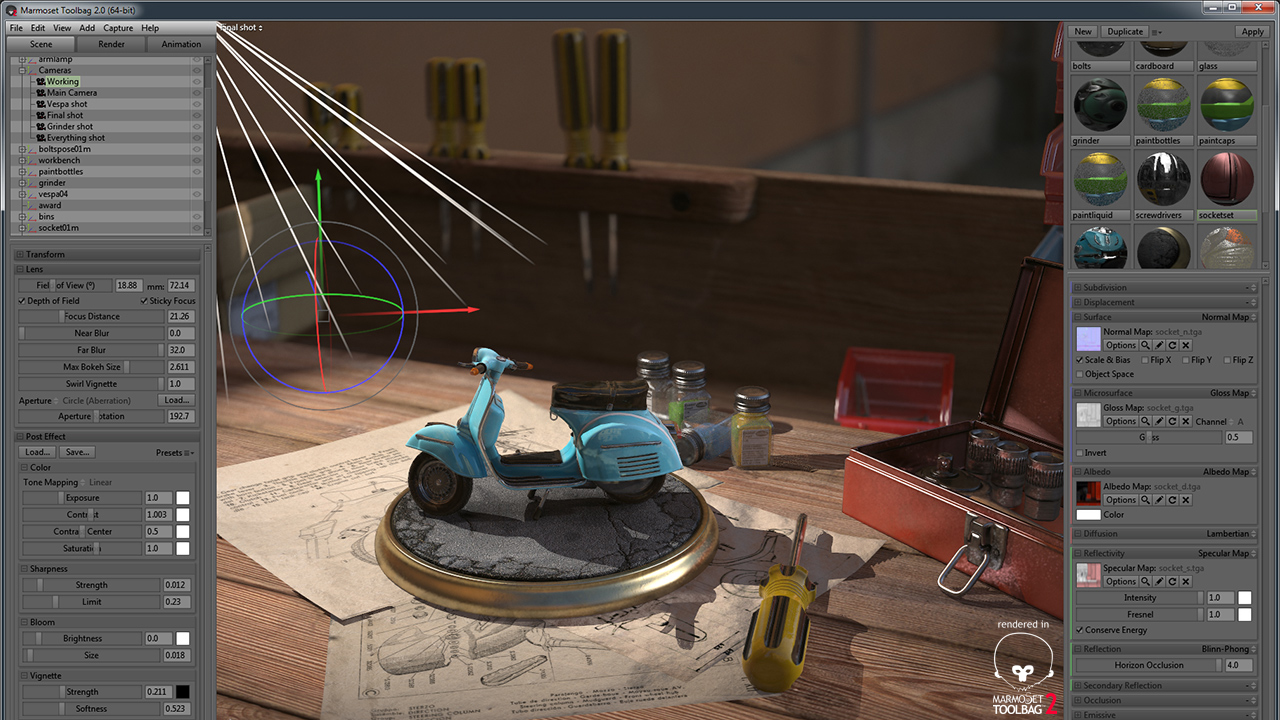
Task: Refresh the Normal Map with the reload icon
Action: tap(1172, 345)
